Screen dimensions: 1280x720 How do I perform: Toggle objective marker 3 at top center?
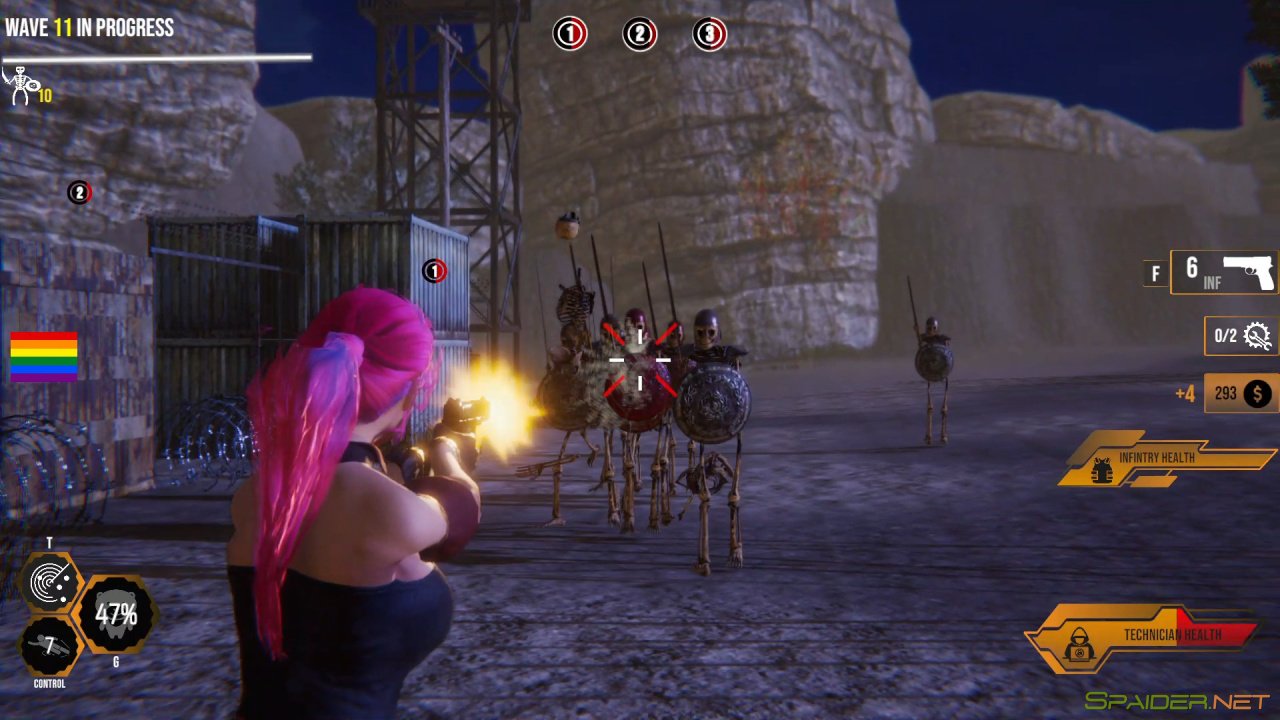click(708, 33)
